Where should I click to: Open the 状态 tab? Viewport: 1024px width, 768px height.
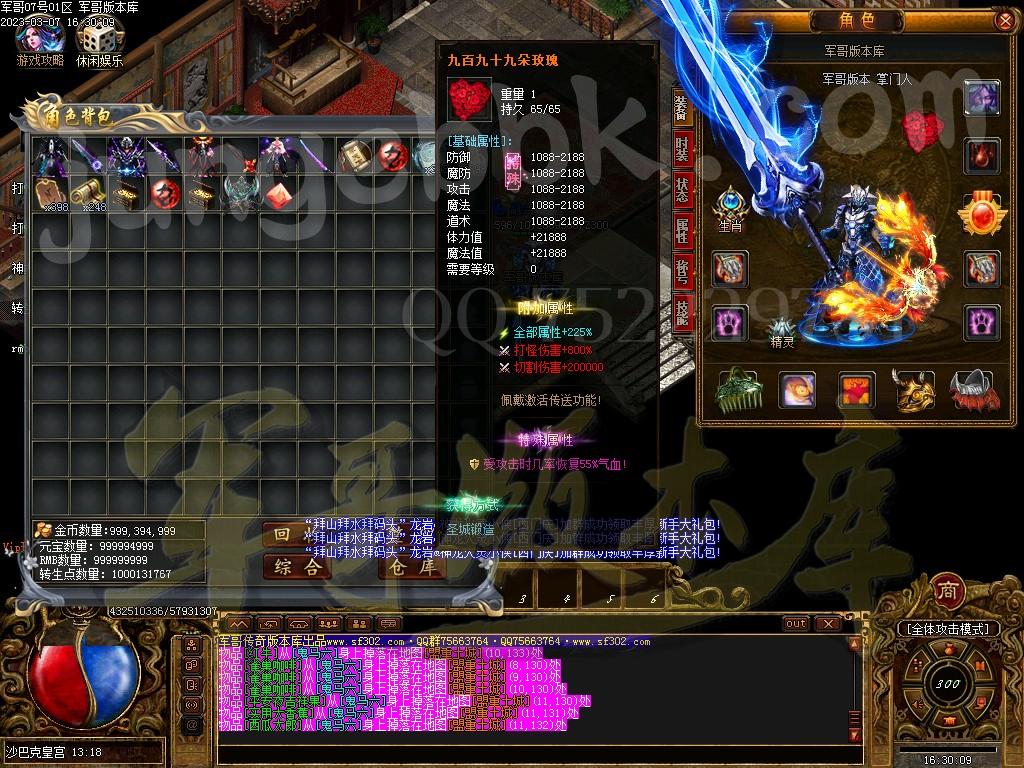[x=682, y=190]
